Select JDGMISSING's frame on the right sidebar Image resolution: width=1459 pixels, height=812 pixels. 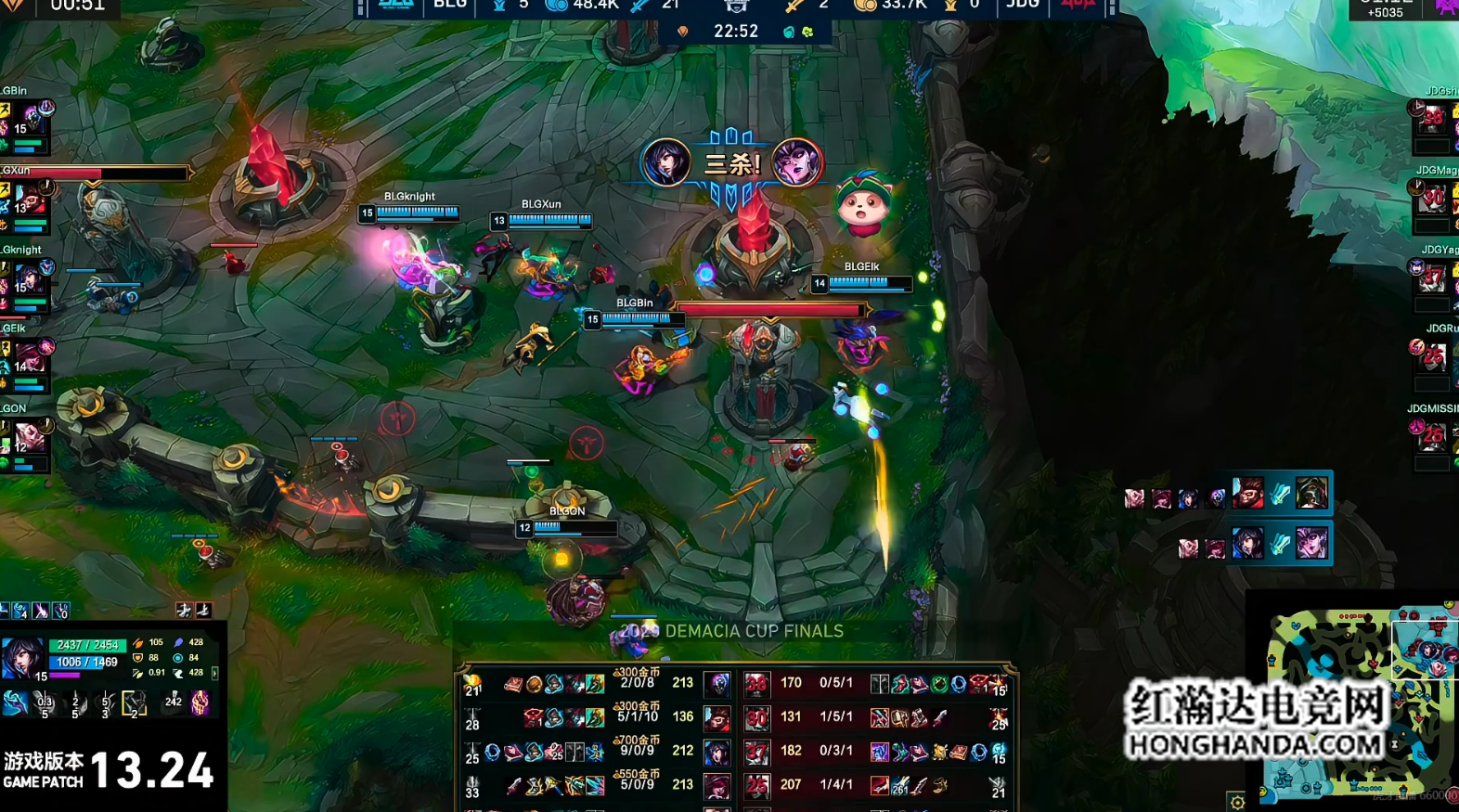(1434, 436)
